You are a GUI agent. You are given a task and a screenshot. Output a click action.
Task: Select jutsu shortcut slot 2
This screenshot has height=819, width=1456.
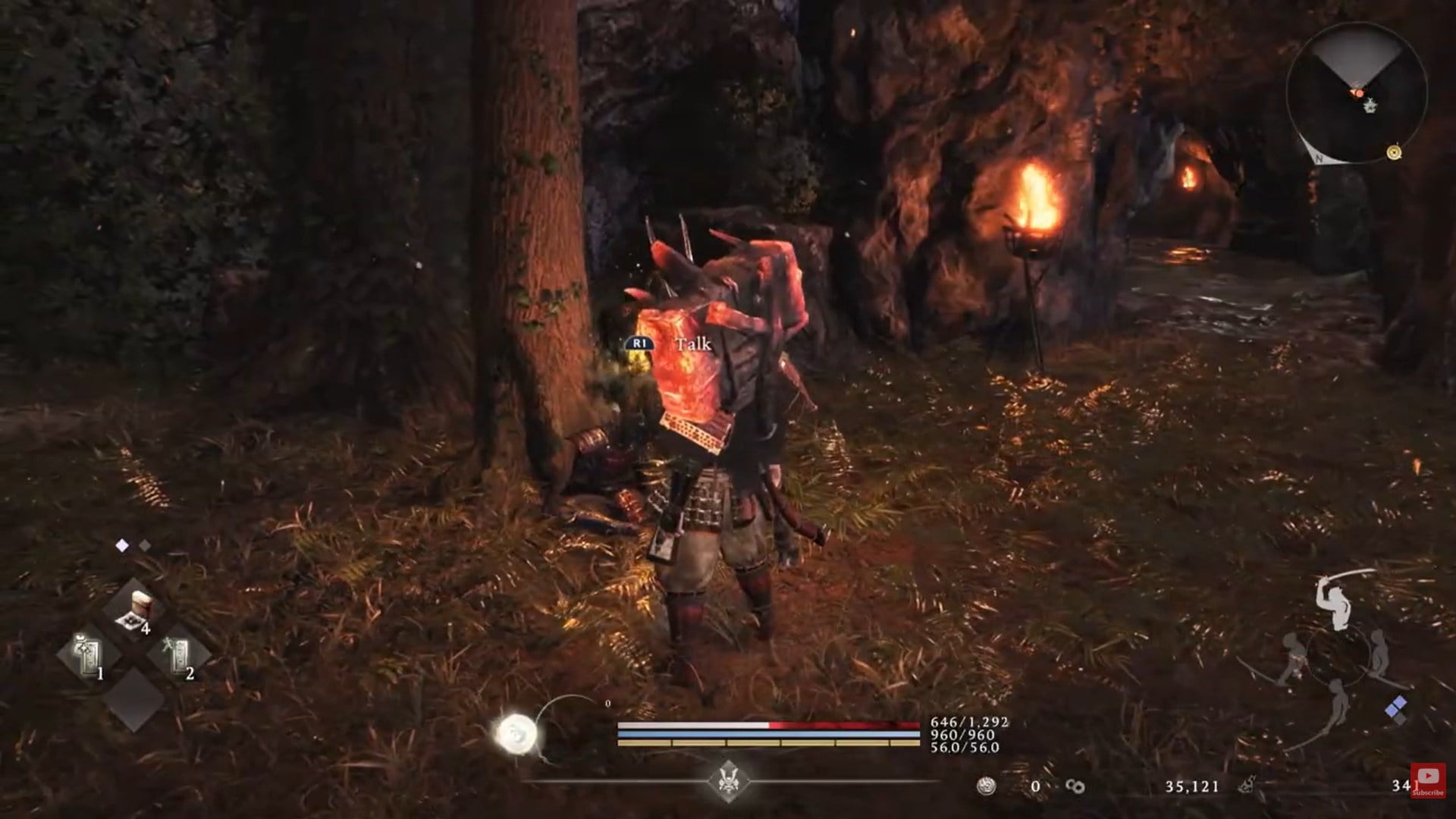(x=178, y=654)
